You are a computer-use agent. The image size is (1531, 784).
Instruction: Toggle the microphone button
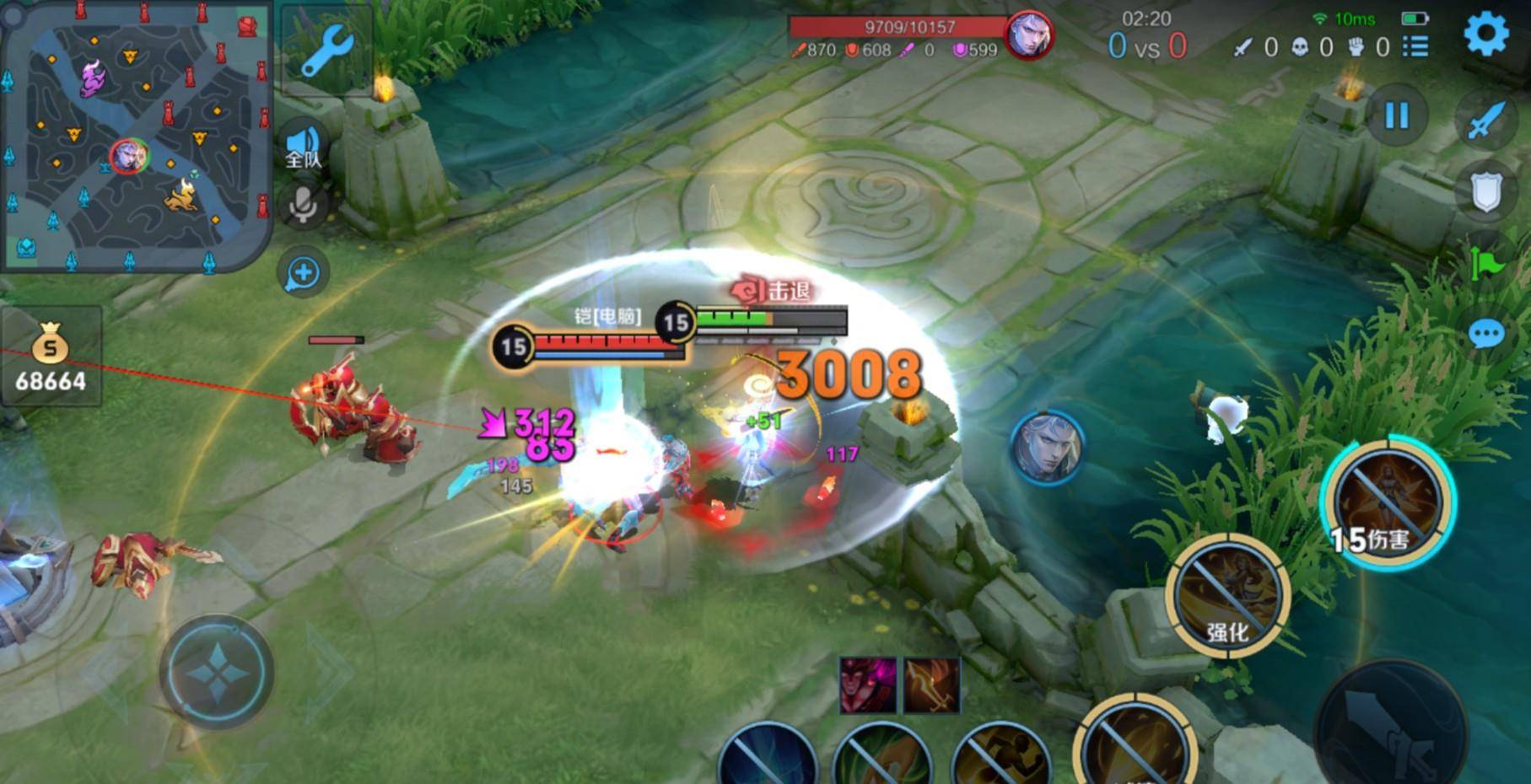pos(303,203)
